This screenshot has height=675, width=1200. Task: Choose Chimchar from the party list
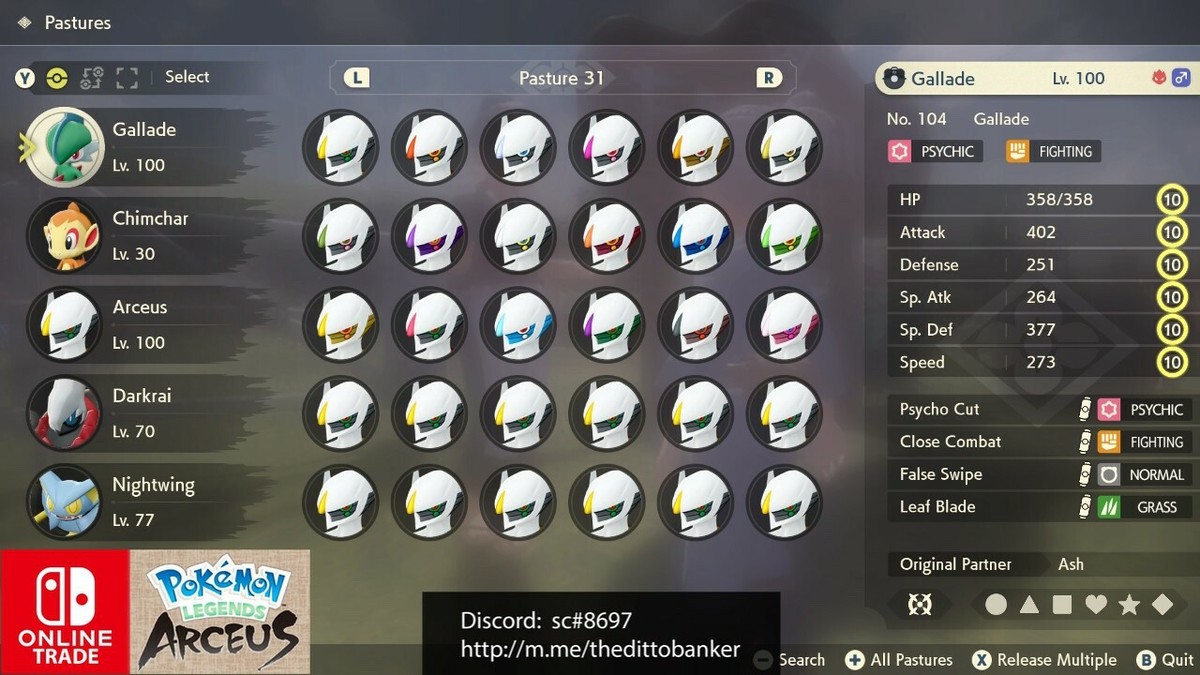140,235
